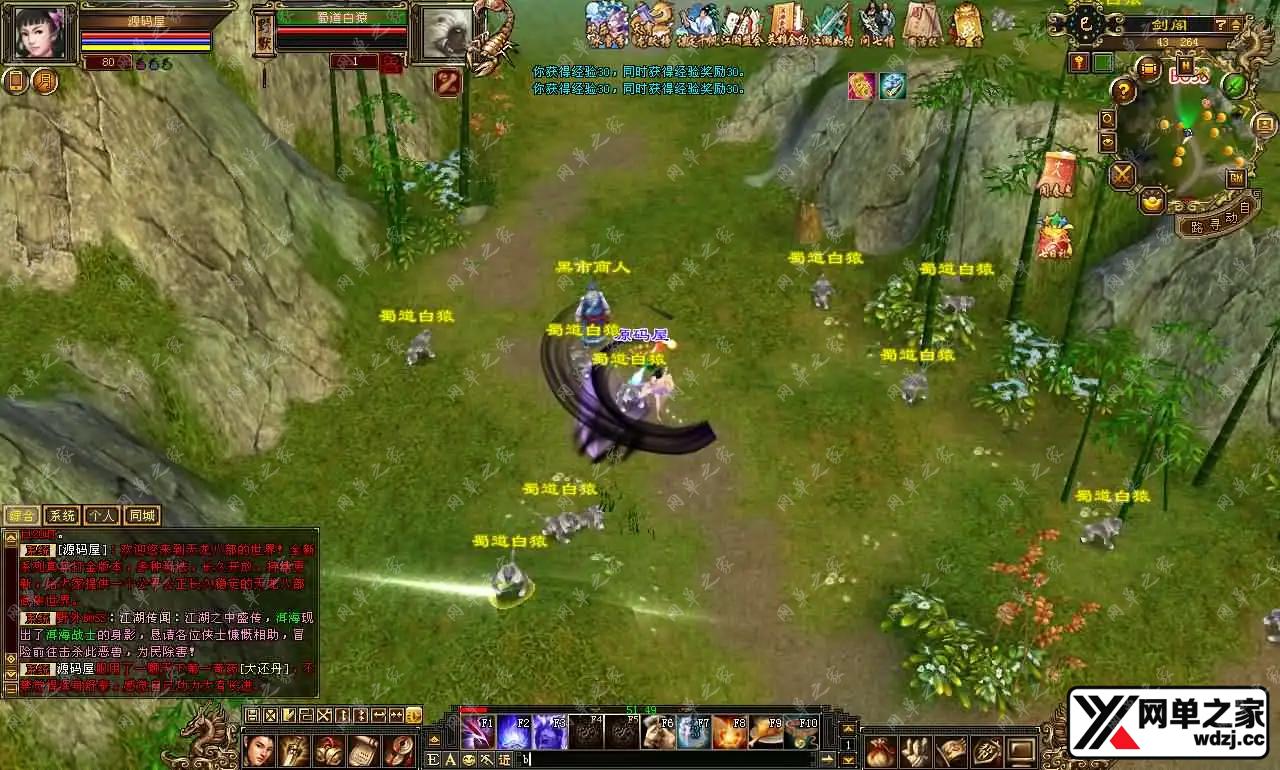Switch to the 系统 chat tab
Image resolution: width=1280 pixels, height=770 pixels.
tap(62, 516)
